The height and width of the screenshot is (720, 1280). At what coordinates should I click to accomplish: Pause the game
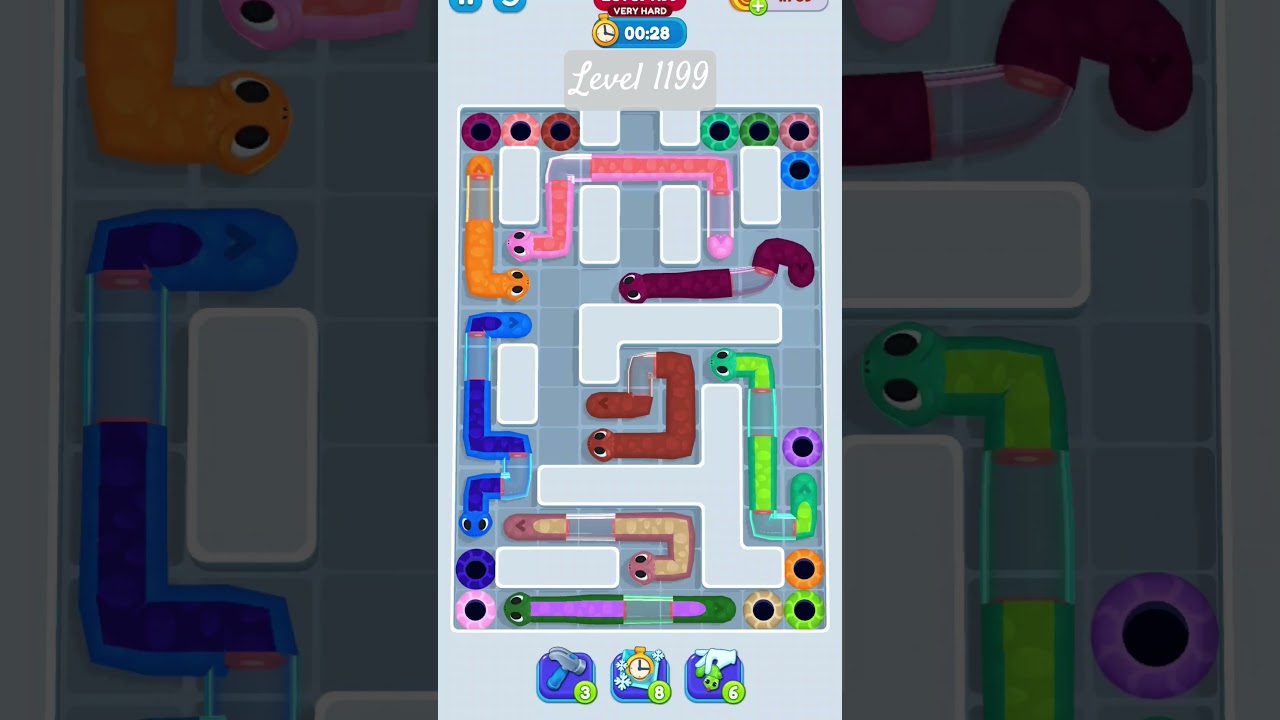tap(465, 5)
